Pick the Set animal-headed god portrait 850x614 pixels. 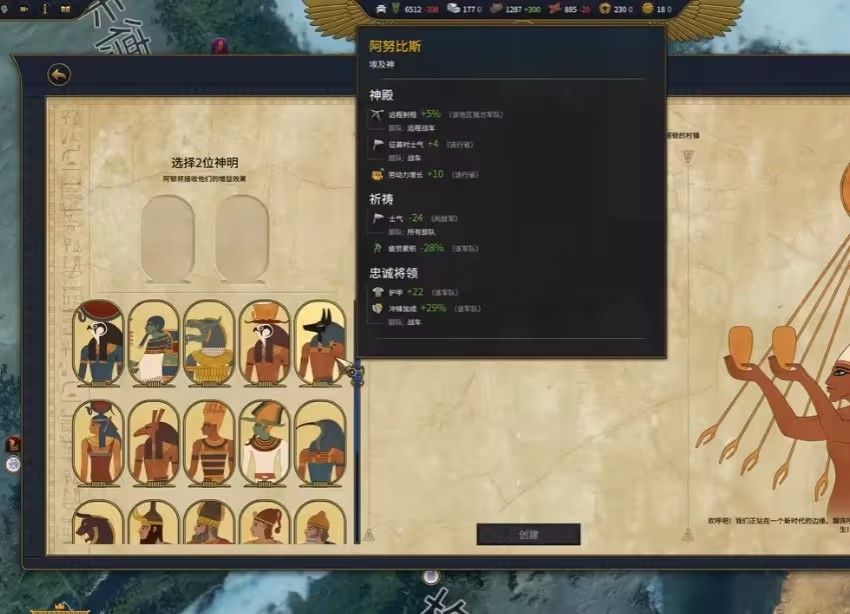pos(154,443)
